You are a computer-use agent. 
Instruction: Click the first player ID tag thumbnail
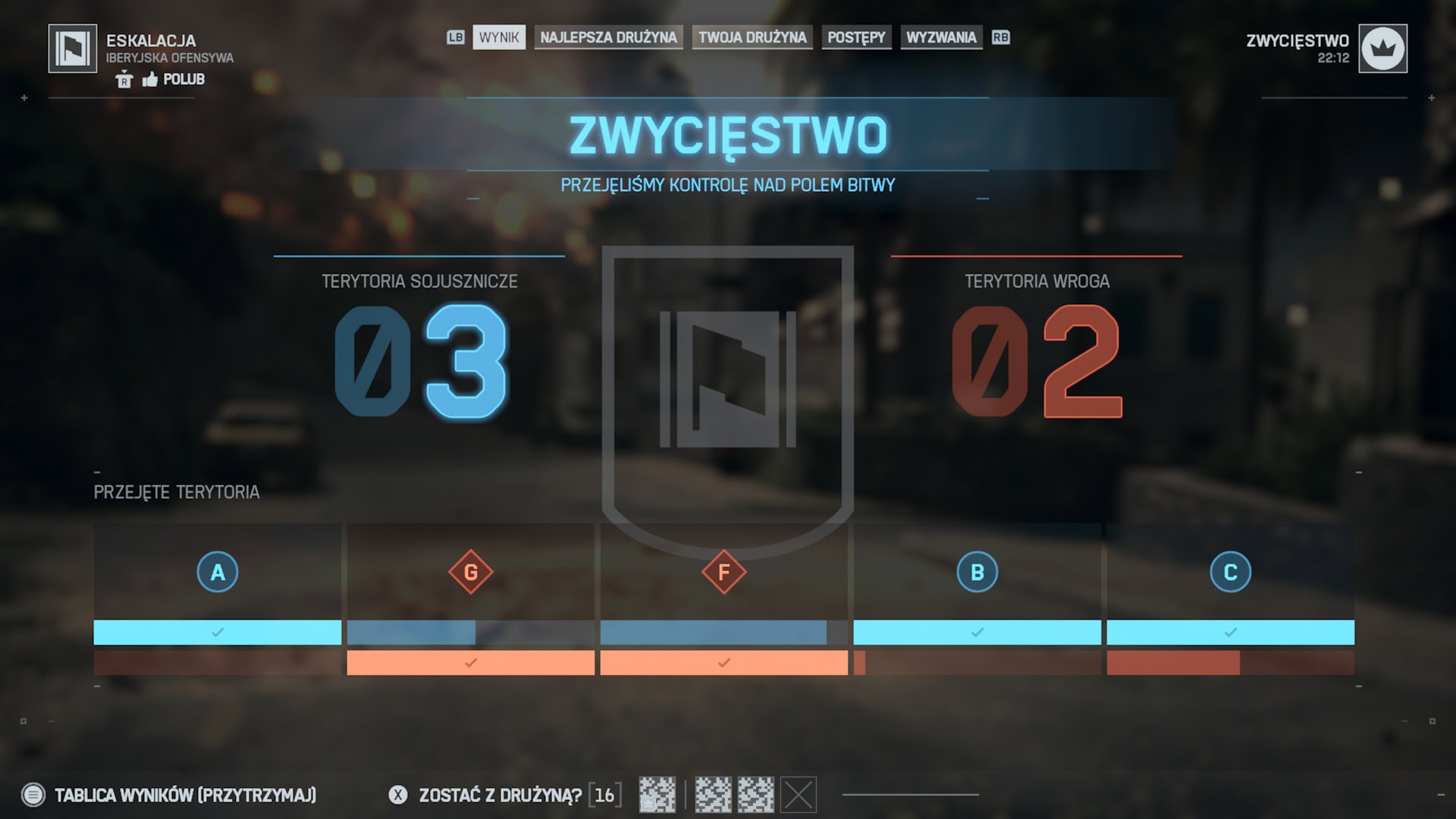(x=657, y=795)
